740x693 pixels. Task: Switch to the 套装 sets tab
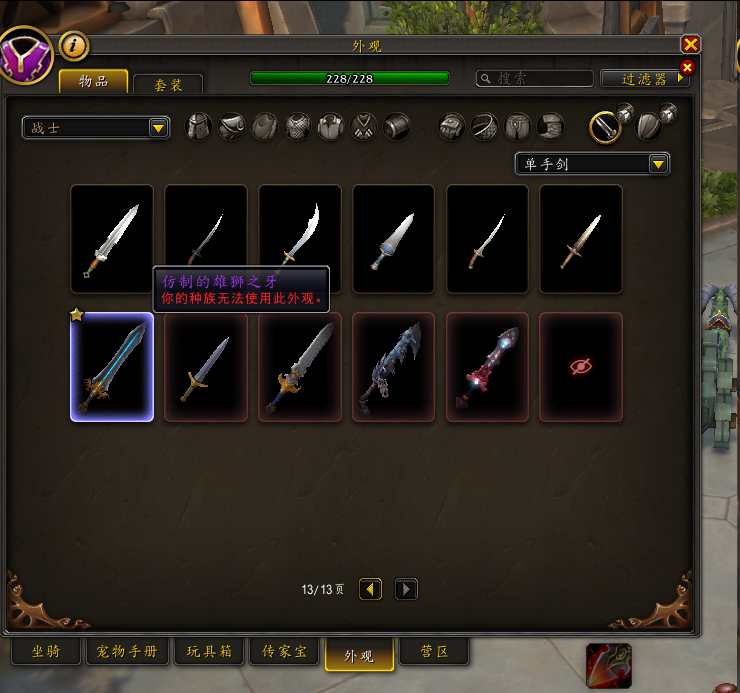[x=168, y=86]
